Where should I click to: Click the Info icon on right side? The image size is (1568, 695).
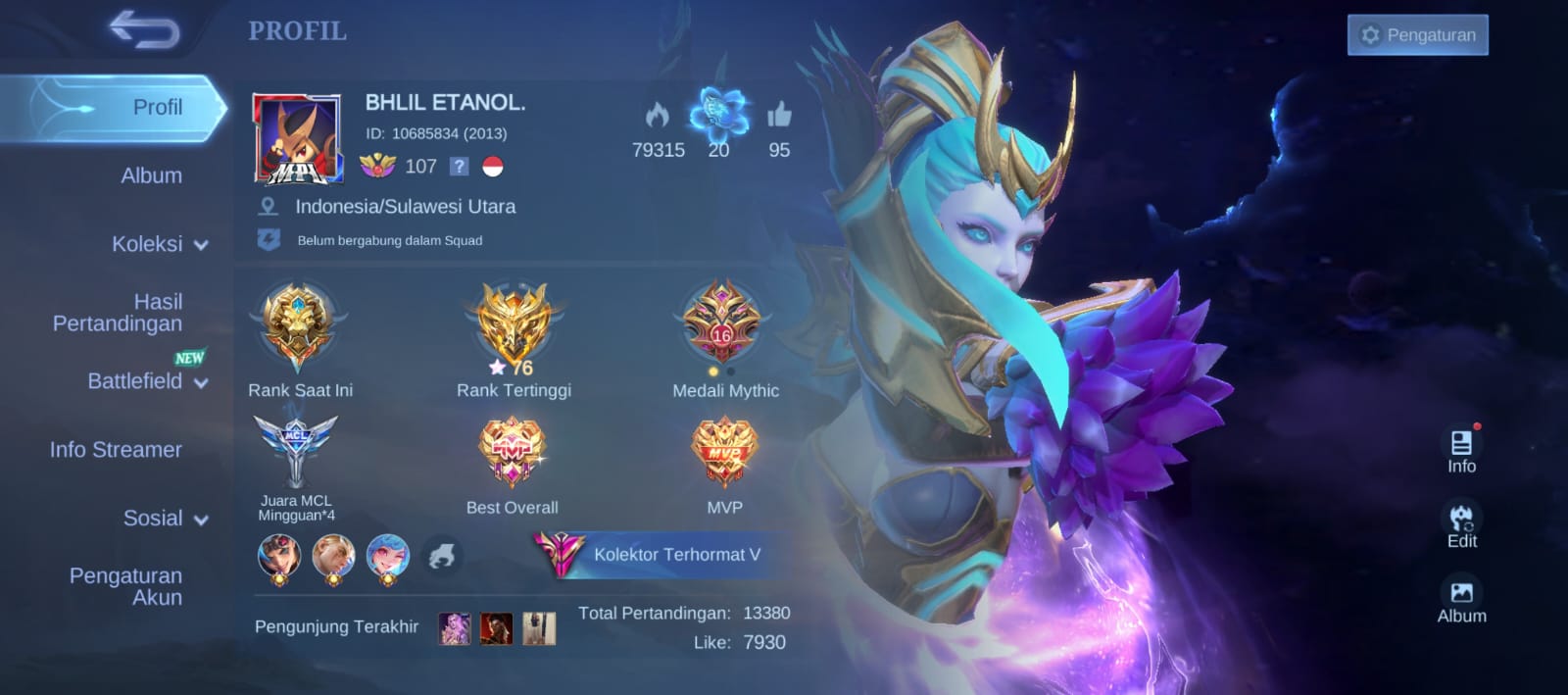click(x=1461, y=449)
